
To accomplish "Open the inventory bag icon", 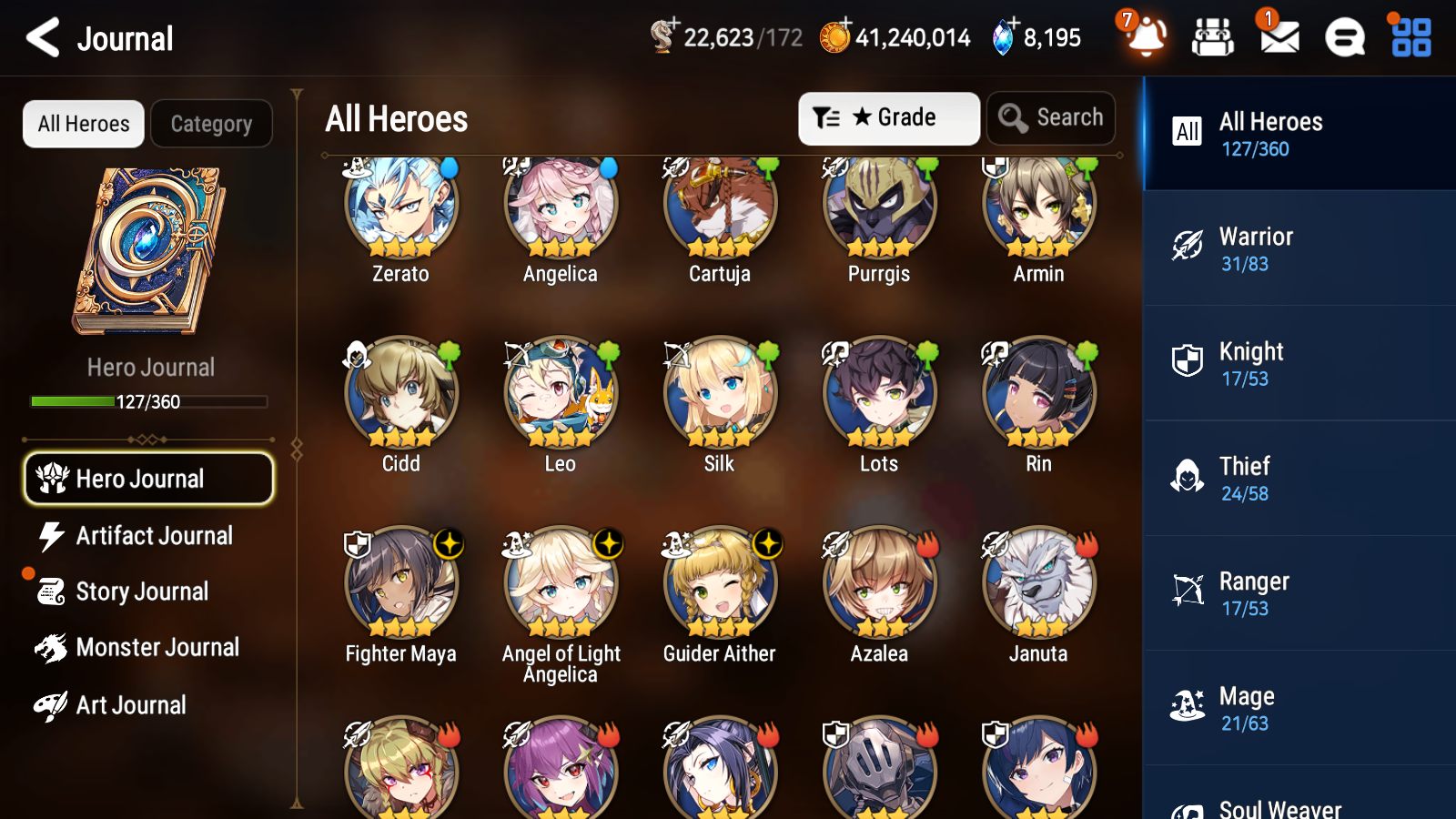I will pyautogui.click(x=1213, y=37).
